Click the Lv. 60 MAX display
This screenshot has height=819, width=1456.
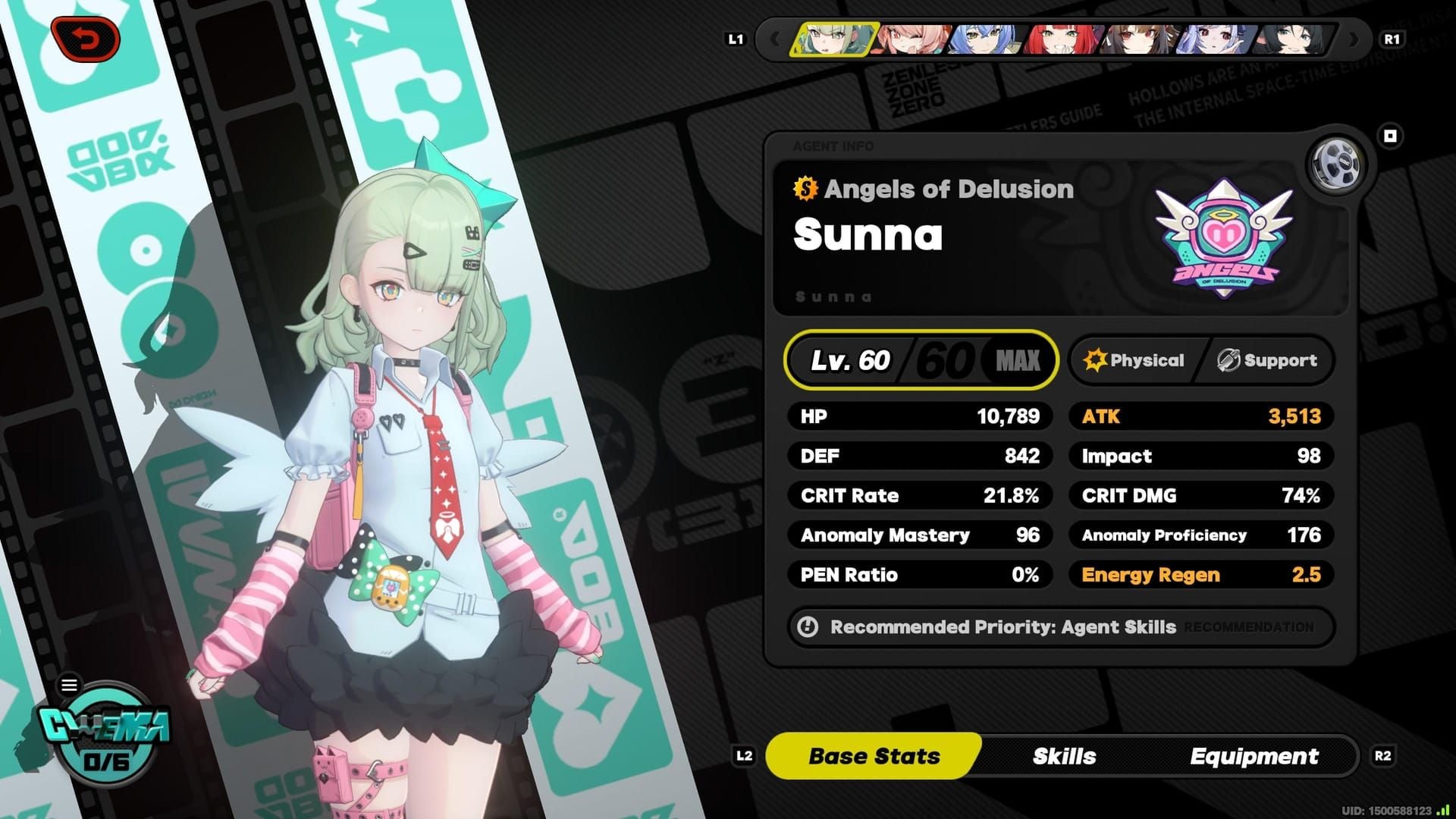[x=921, y=360]
